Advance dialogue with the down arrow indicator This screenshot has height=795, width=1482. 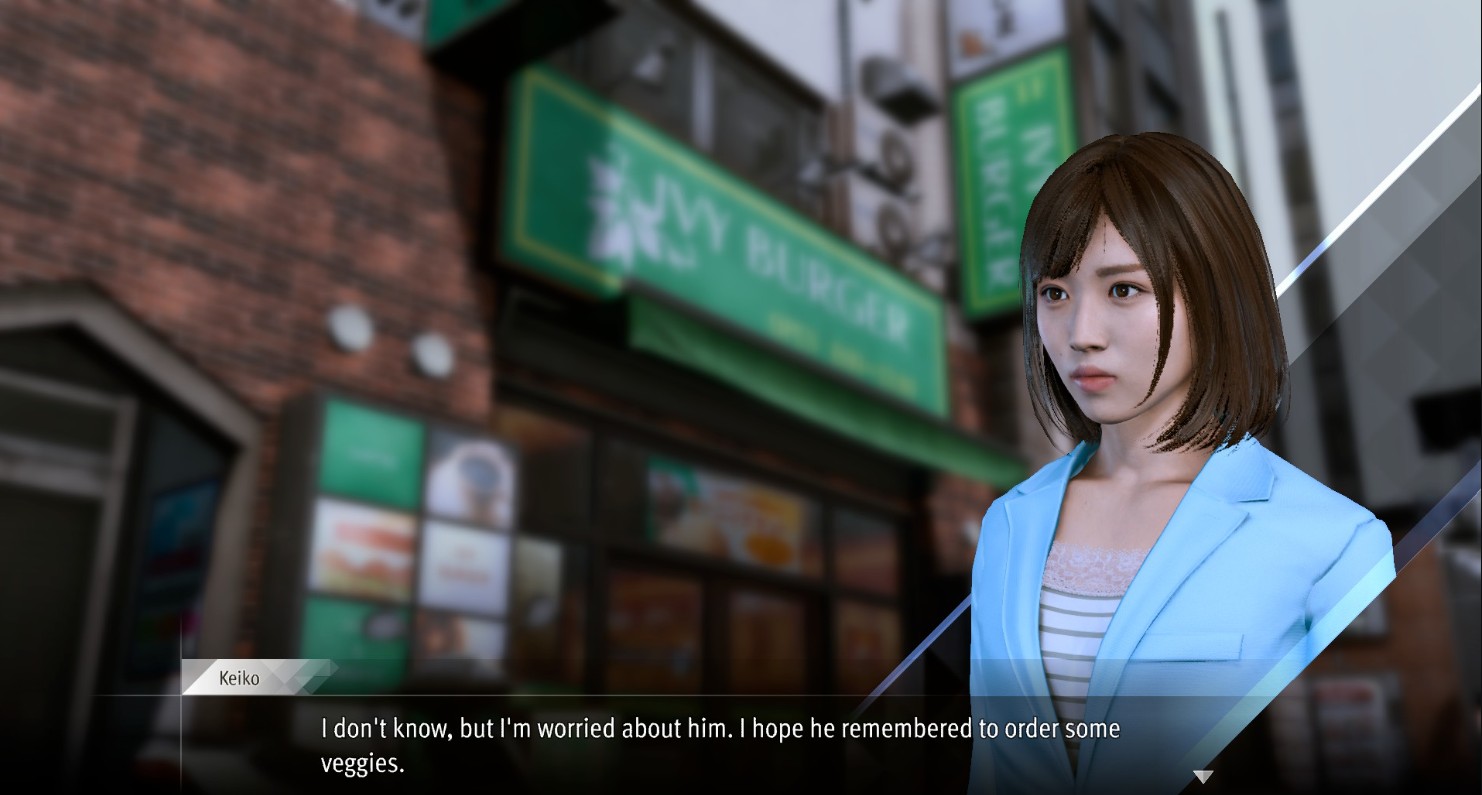(1203, 776)
